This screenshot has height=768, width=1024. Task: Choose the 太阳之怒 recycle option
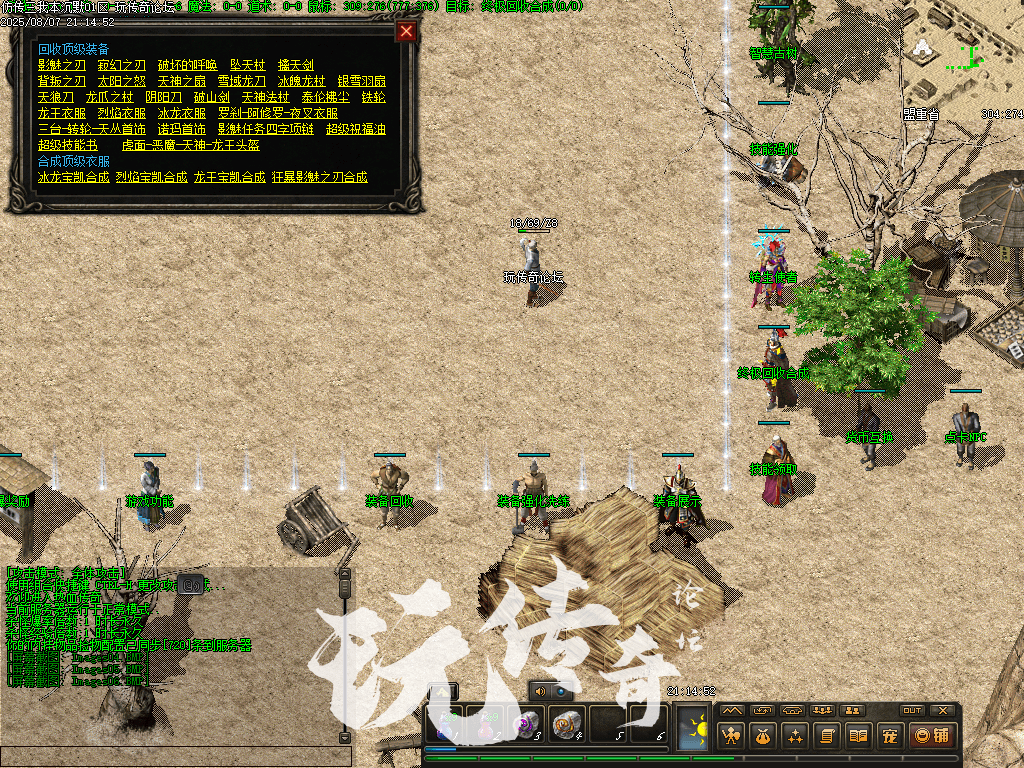coord(122,81)
